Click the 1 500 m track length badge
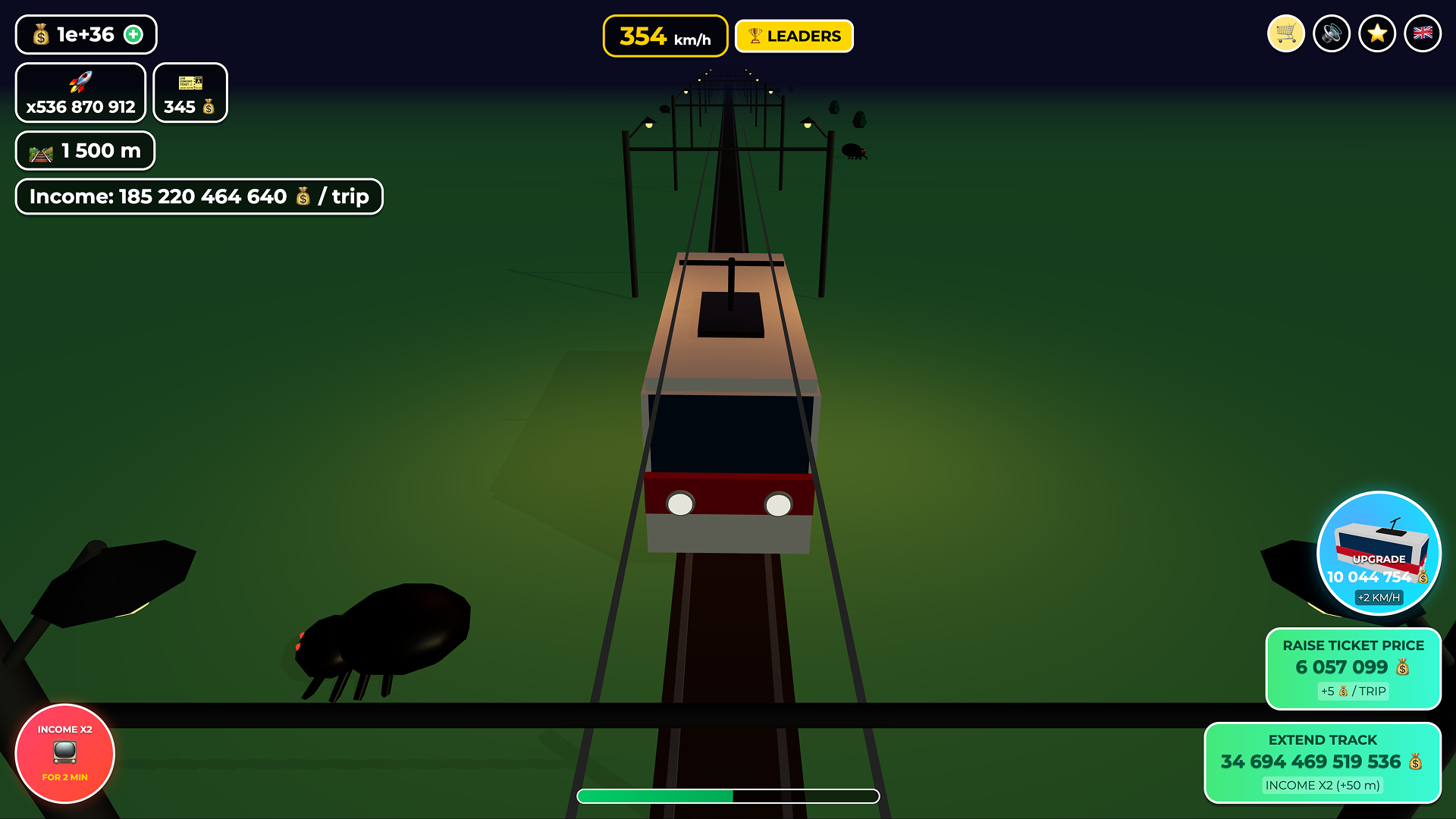 (x=85, y=150)
